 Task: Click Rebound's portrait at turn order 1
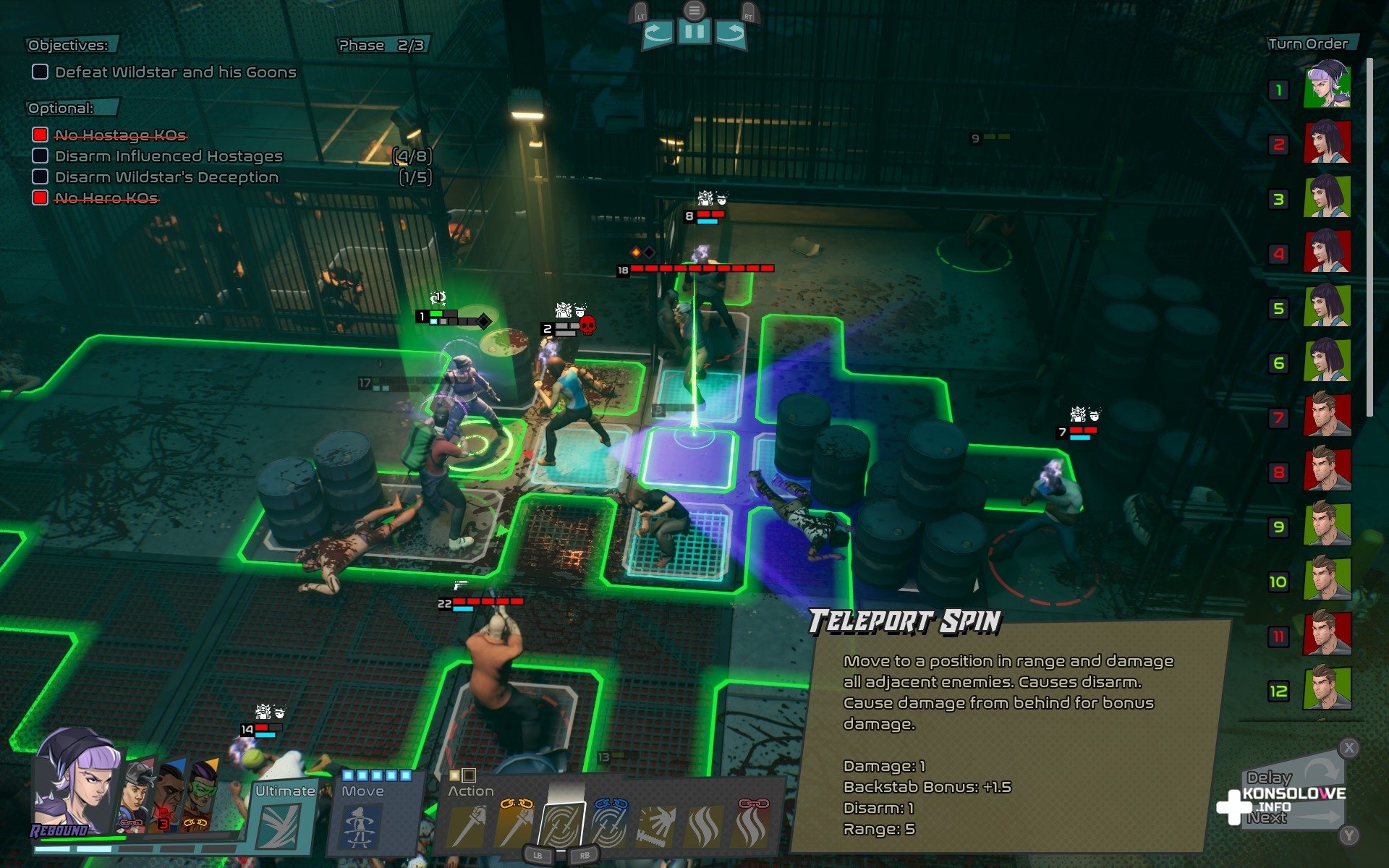[1327, 87]
